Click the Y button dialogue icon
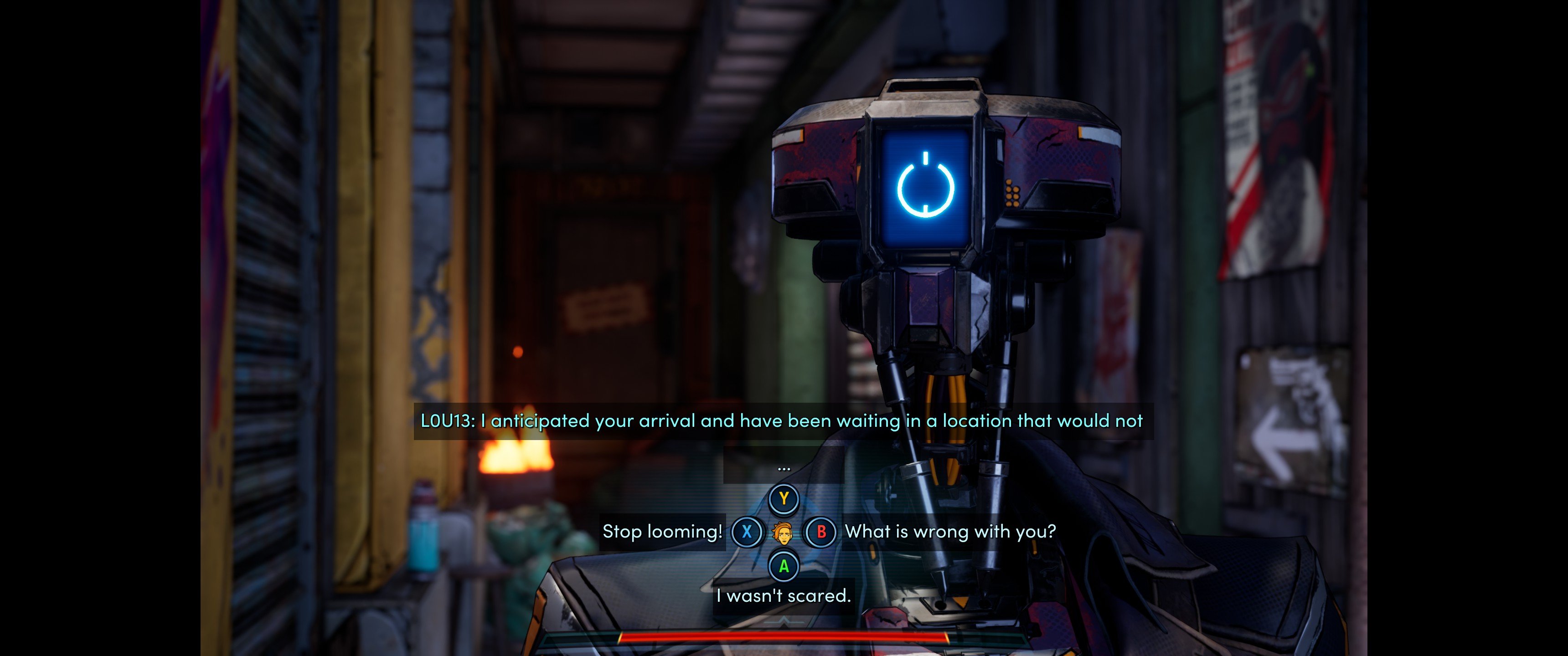 [784, 498]
